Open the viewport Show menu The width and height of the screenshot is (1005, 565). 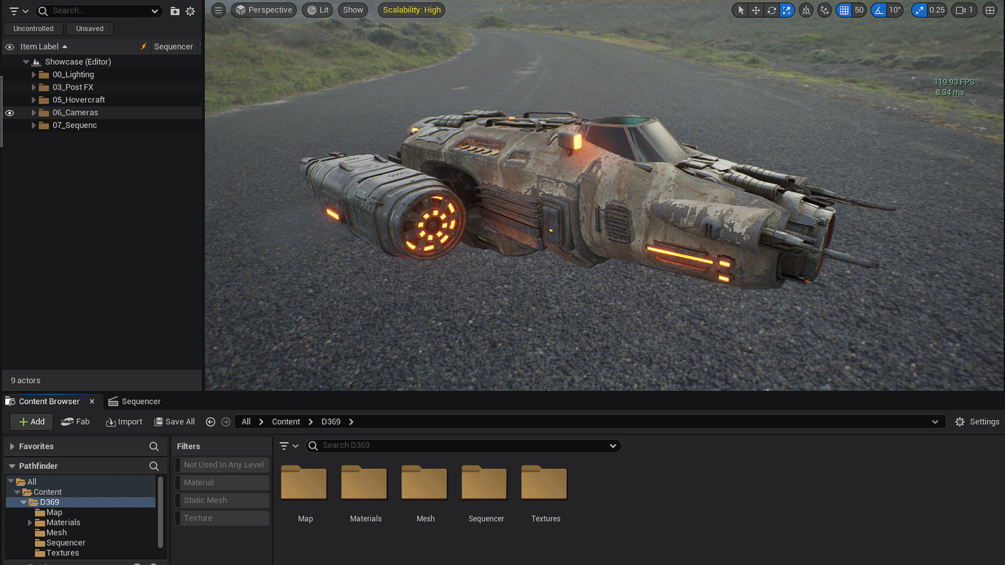353,10
